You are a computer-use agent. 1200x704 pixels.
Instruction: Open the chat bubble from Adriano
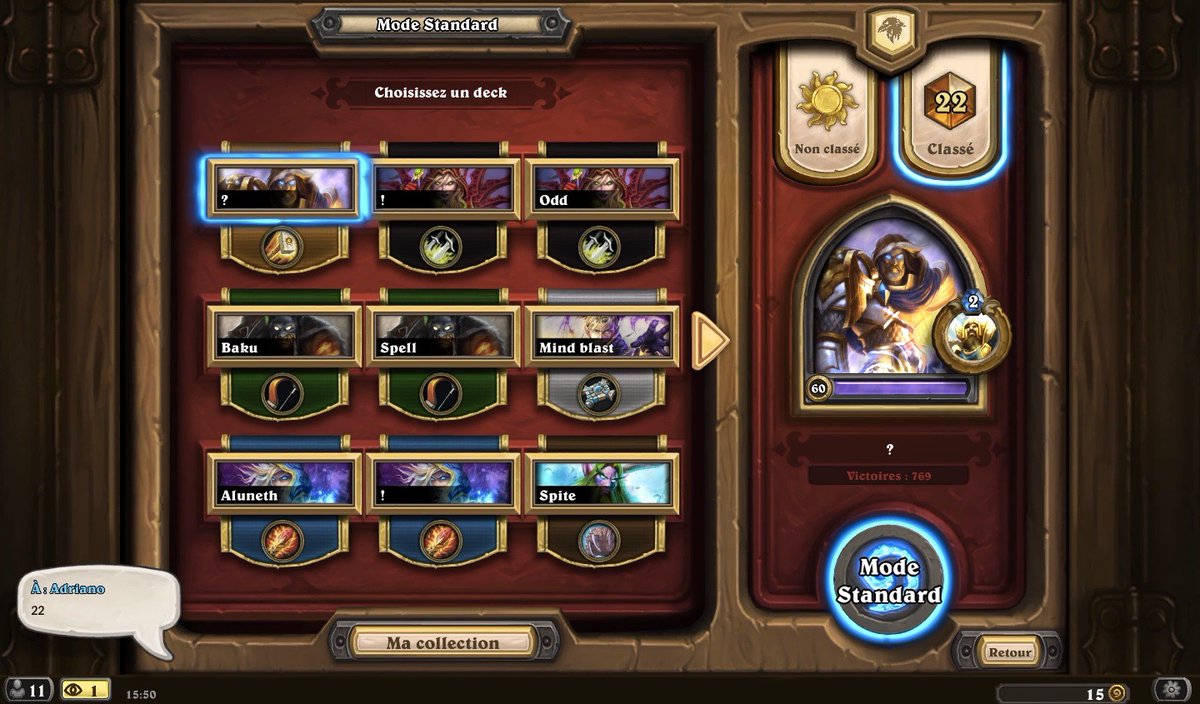[x=97, y=599]
